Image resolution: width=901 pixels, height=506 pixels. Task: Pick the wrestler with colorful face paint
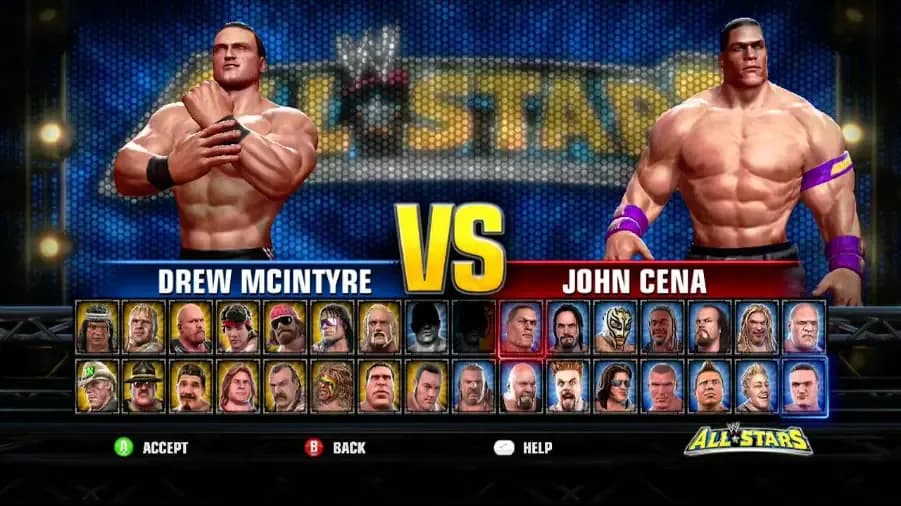(x=332, y=386)
